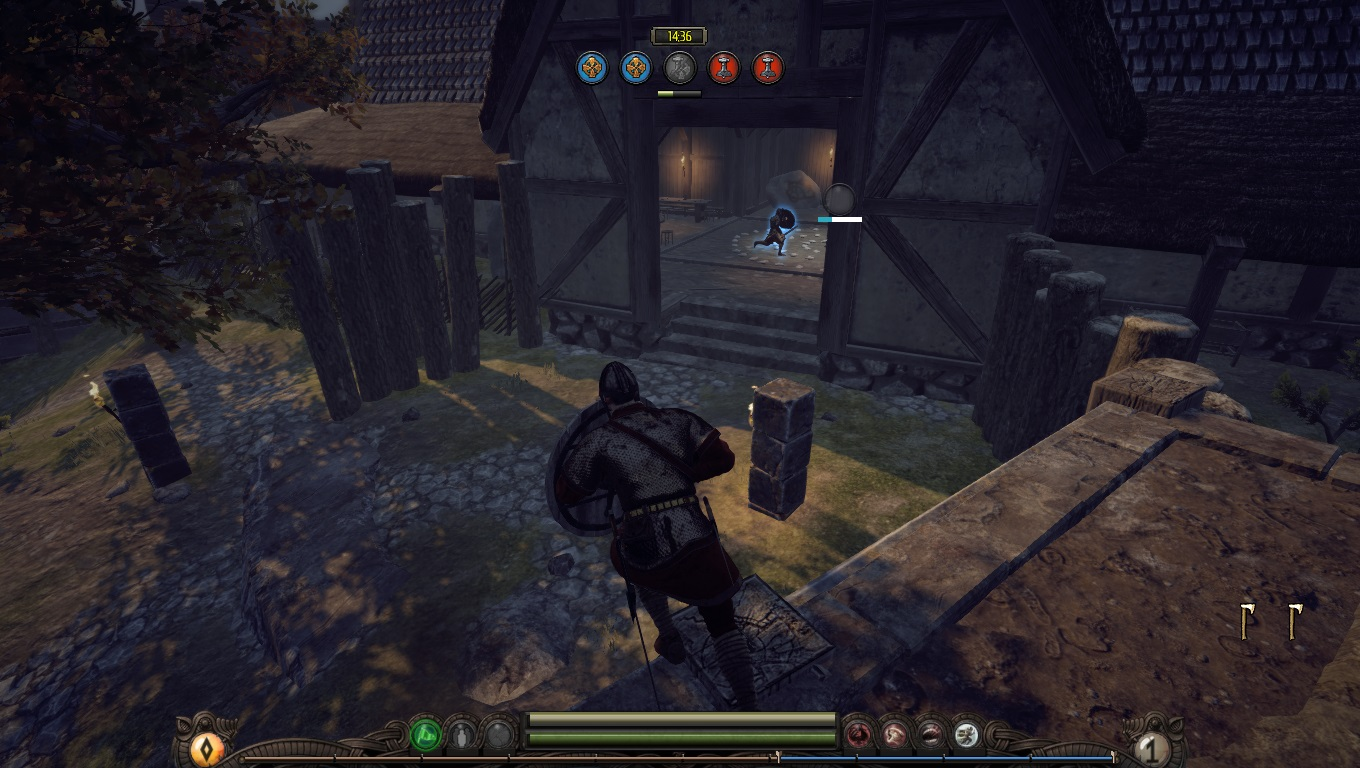Viewport: 1360px width, 768px height.
Task: Select the grey neutral capture point icon
Action: pyautogui.click(x=680, y=68)
